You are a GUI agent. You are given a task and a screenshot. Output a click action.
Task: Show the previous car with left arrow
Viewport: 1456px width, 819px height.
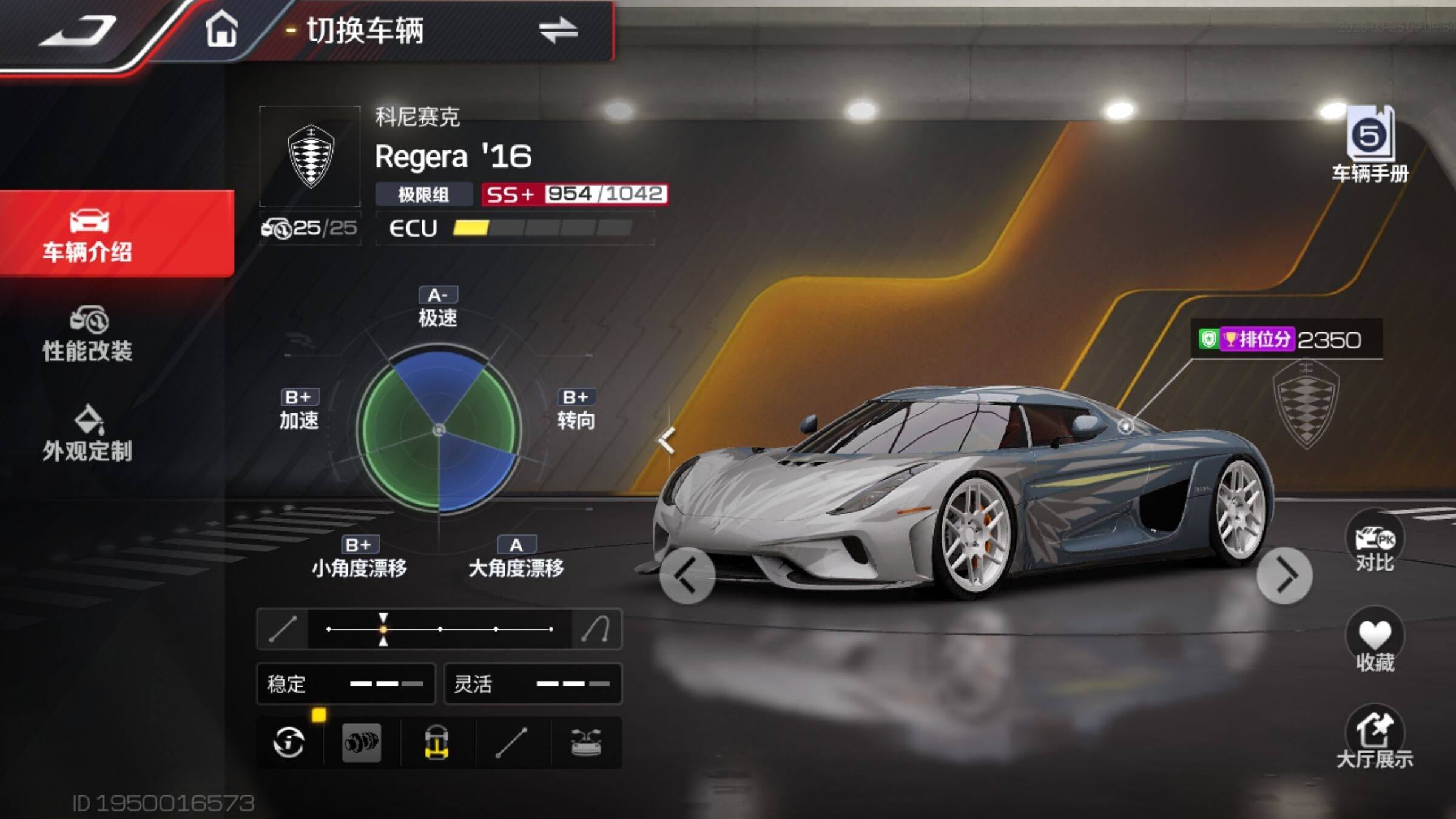click(687, 575)
